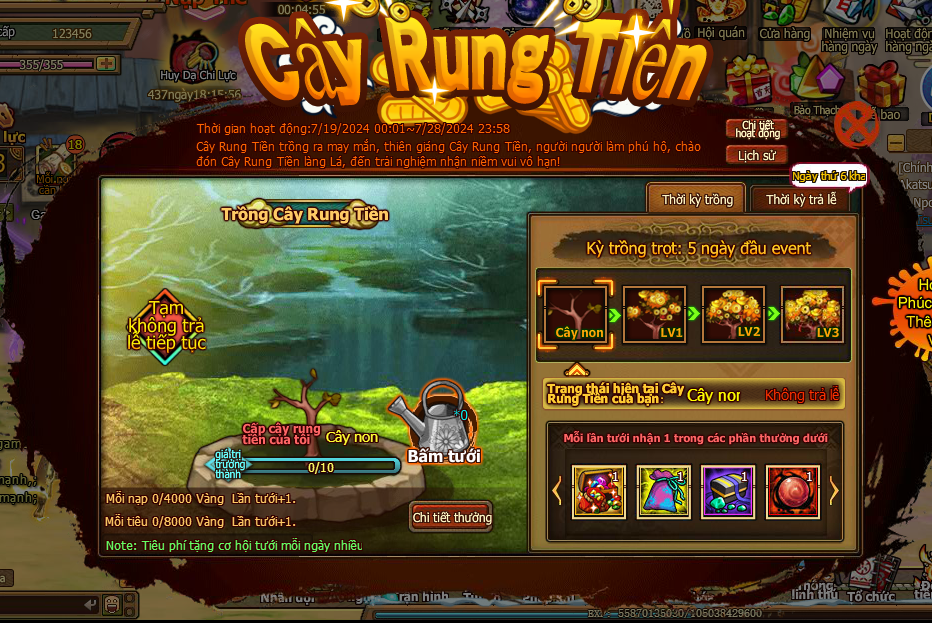Switch to the Thời kỳ trồng tab
Screen dimensions: 932x623
pos(697,199)
